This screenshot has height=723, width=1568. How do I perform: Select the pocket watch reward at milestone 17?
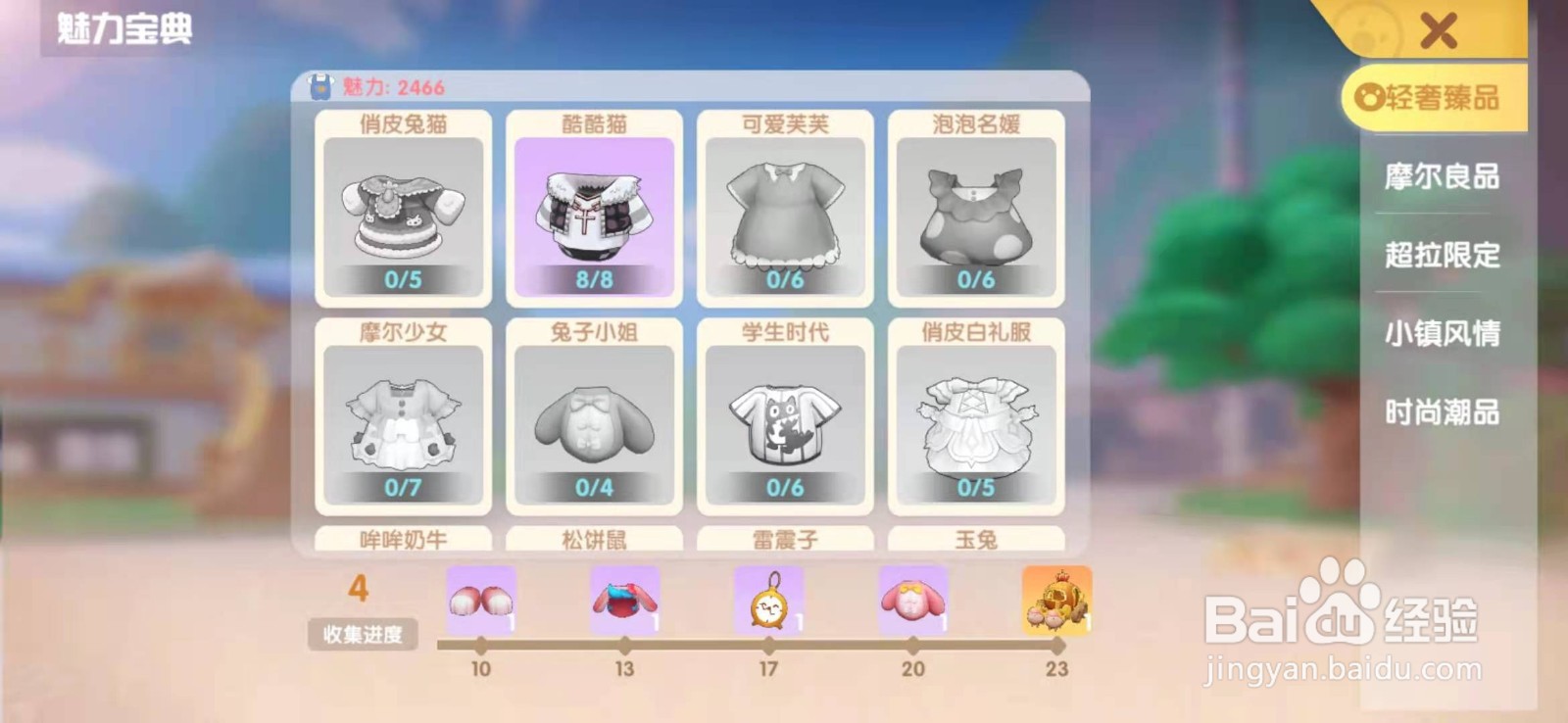click(x=768, y=600)
